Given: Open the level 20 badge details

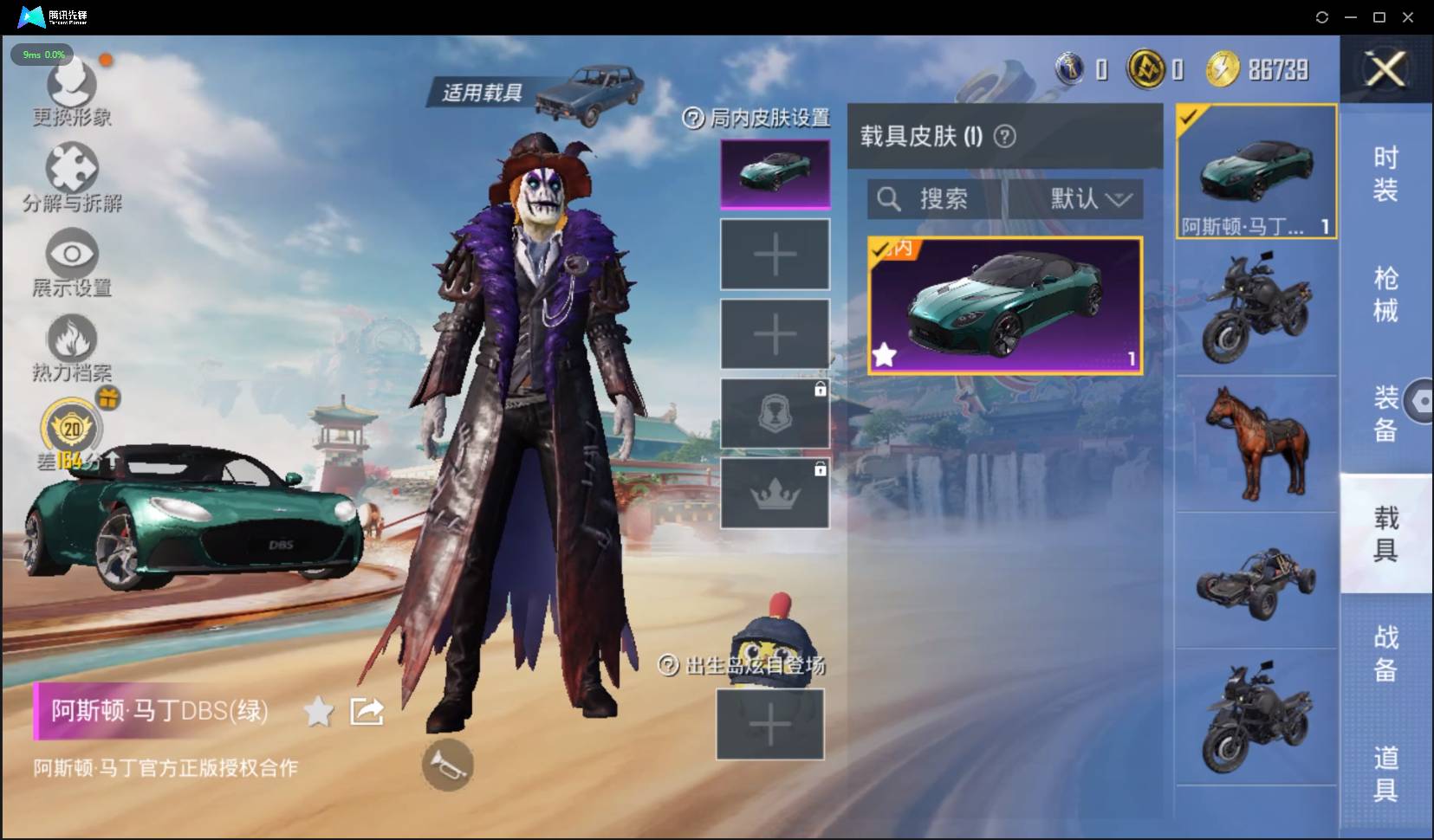Looking at the screenshot, I should pyautogui.click(x=71, y=426).
